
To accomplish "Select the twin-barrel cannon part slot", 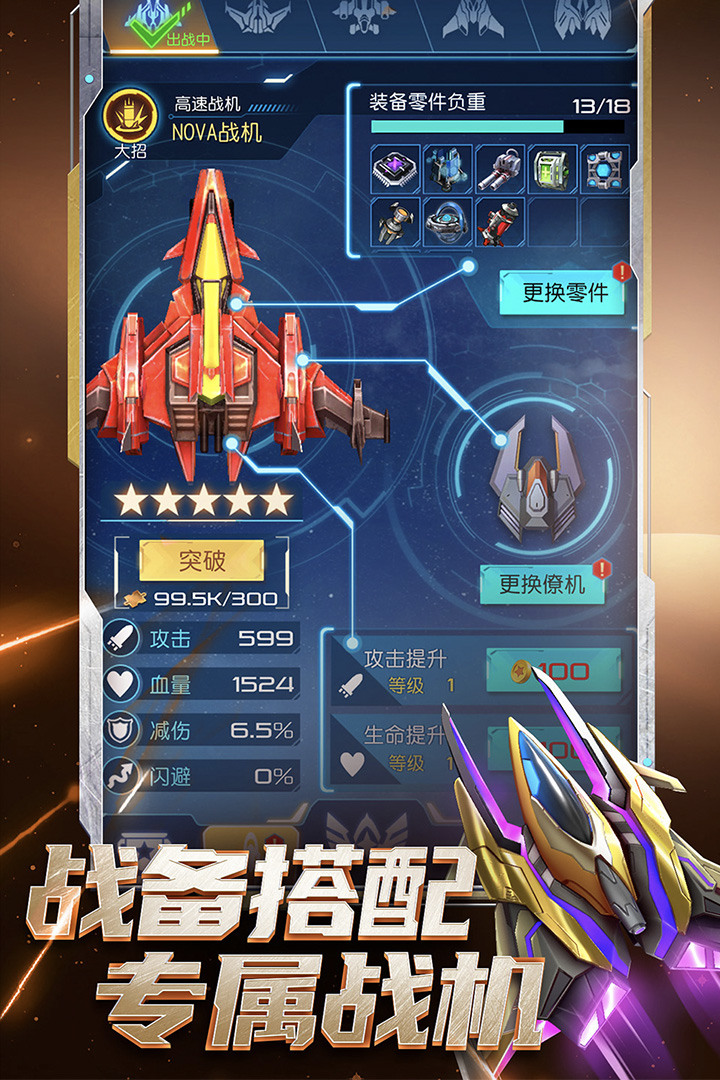I will pos(500,168).
